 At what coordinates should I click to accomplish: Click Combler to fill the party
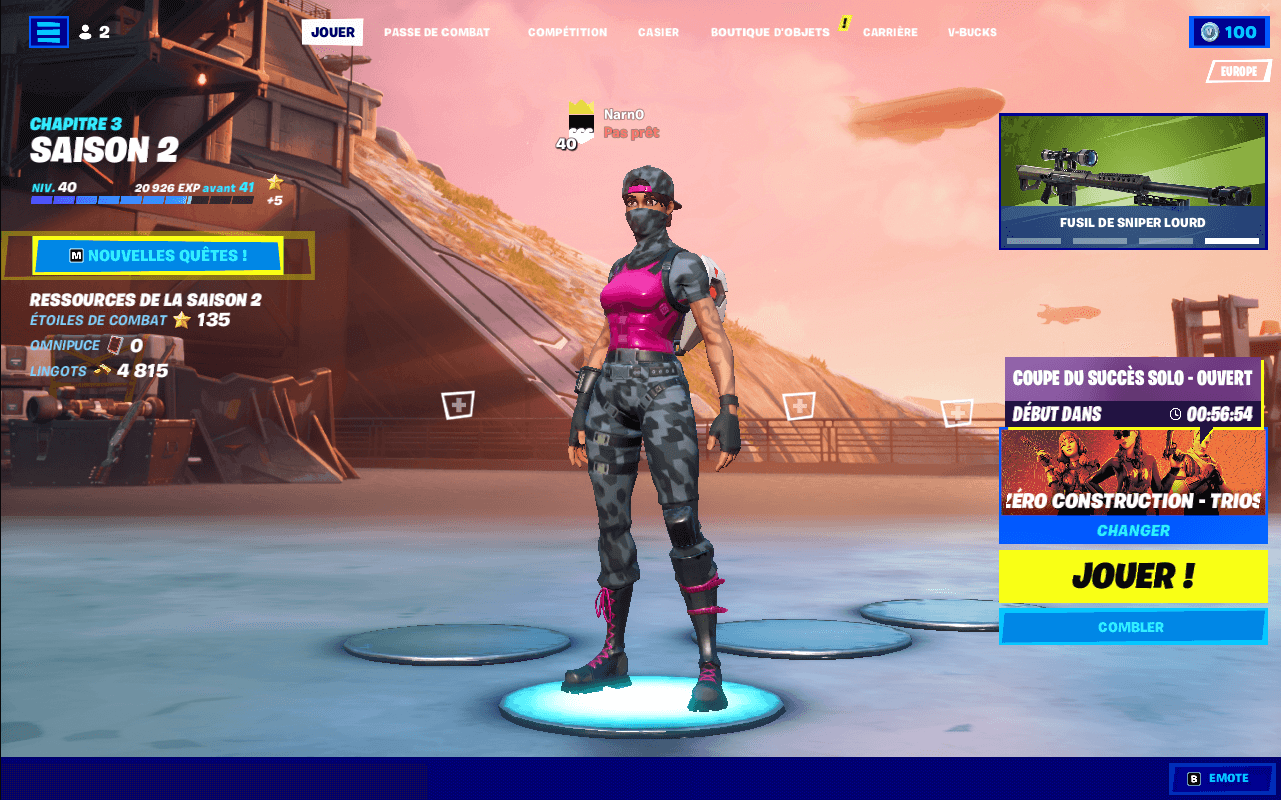point(1132,627)
